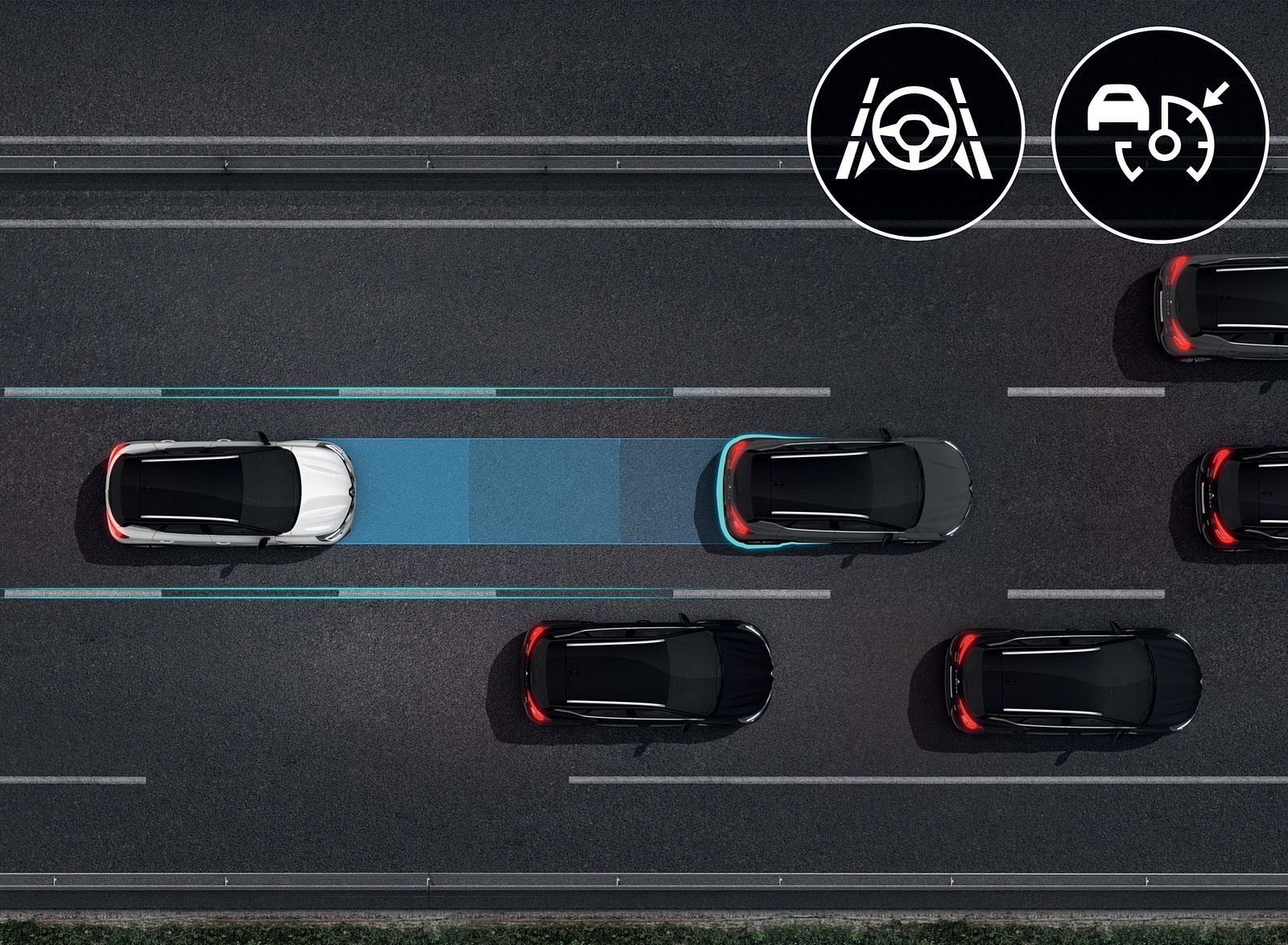This screenshot has width=1288, height=945.
Task: Select the adaptive cruise control icon
Action: pos(1160,132)
